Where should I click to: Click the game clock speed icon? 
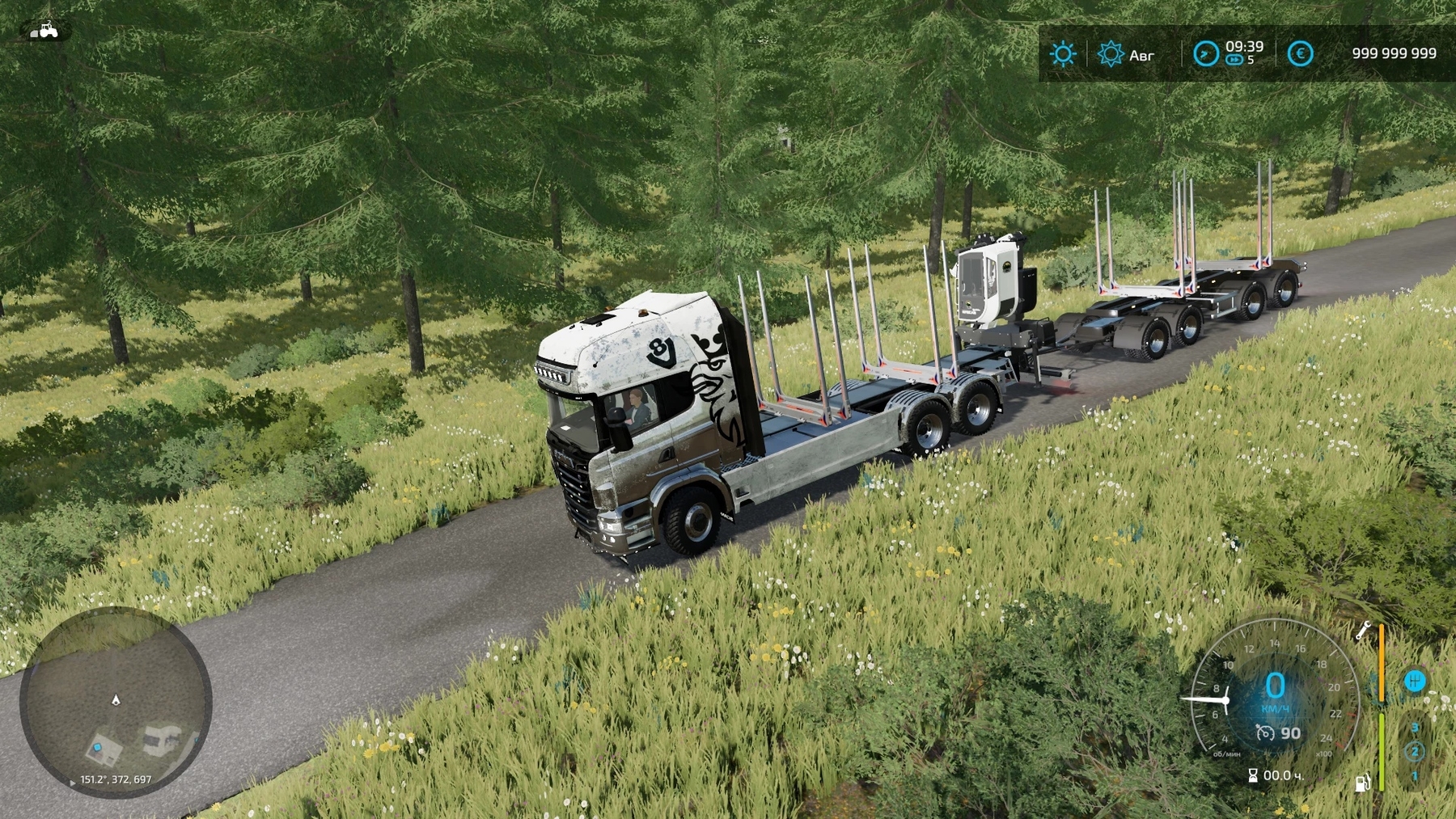pyautogui.click(x=1205, y=54)
